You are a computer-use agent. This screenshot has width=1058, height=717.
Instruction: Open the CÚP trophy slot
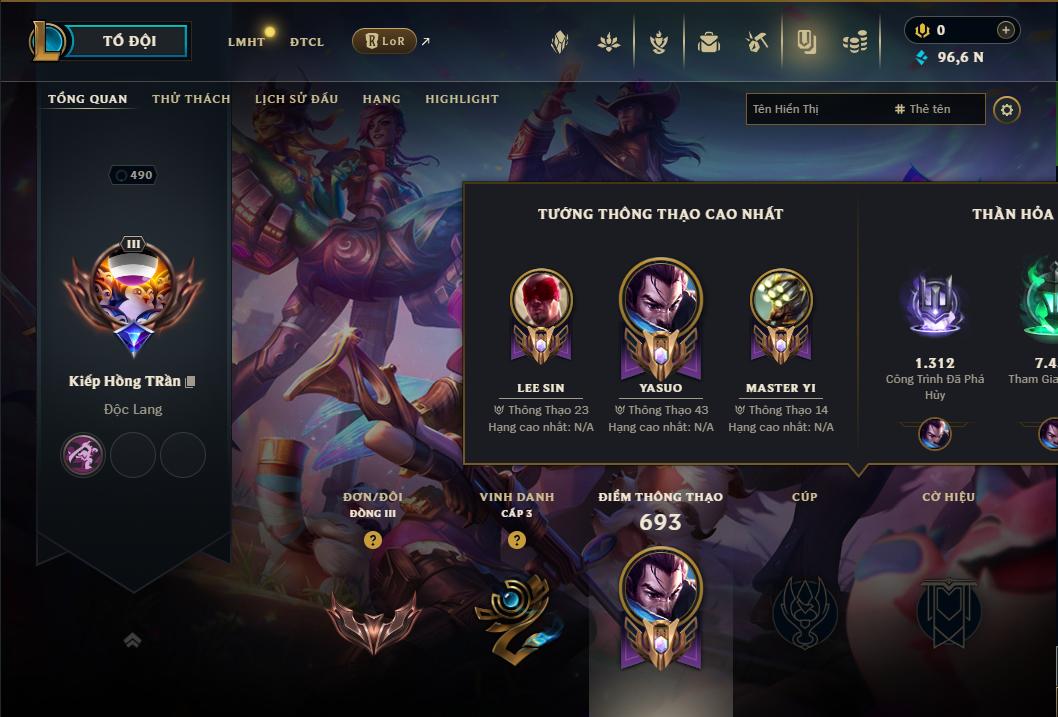(x=804, y=612)
